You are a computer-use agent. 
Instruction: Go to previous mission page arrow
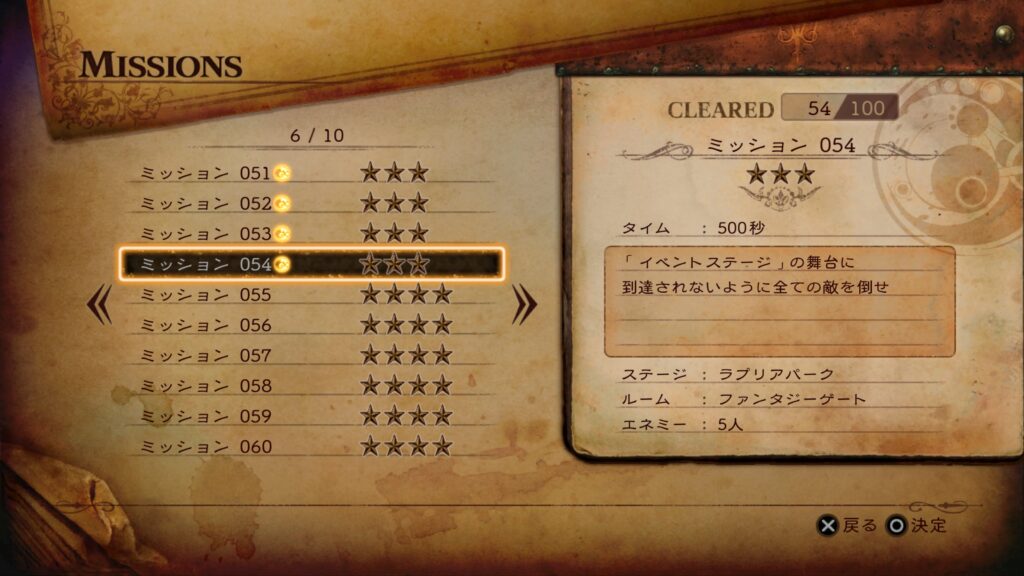coord(100,306)
